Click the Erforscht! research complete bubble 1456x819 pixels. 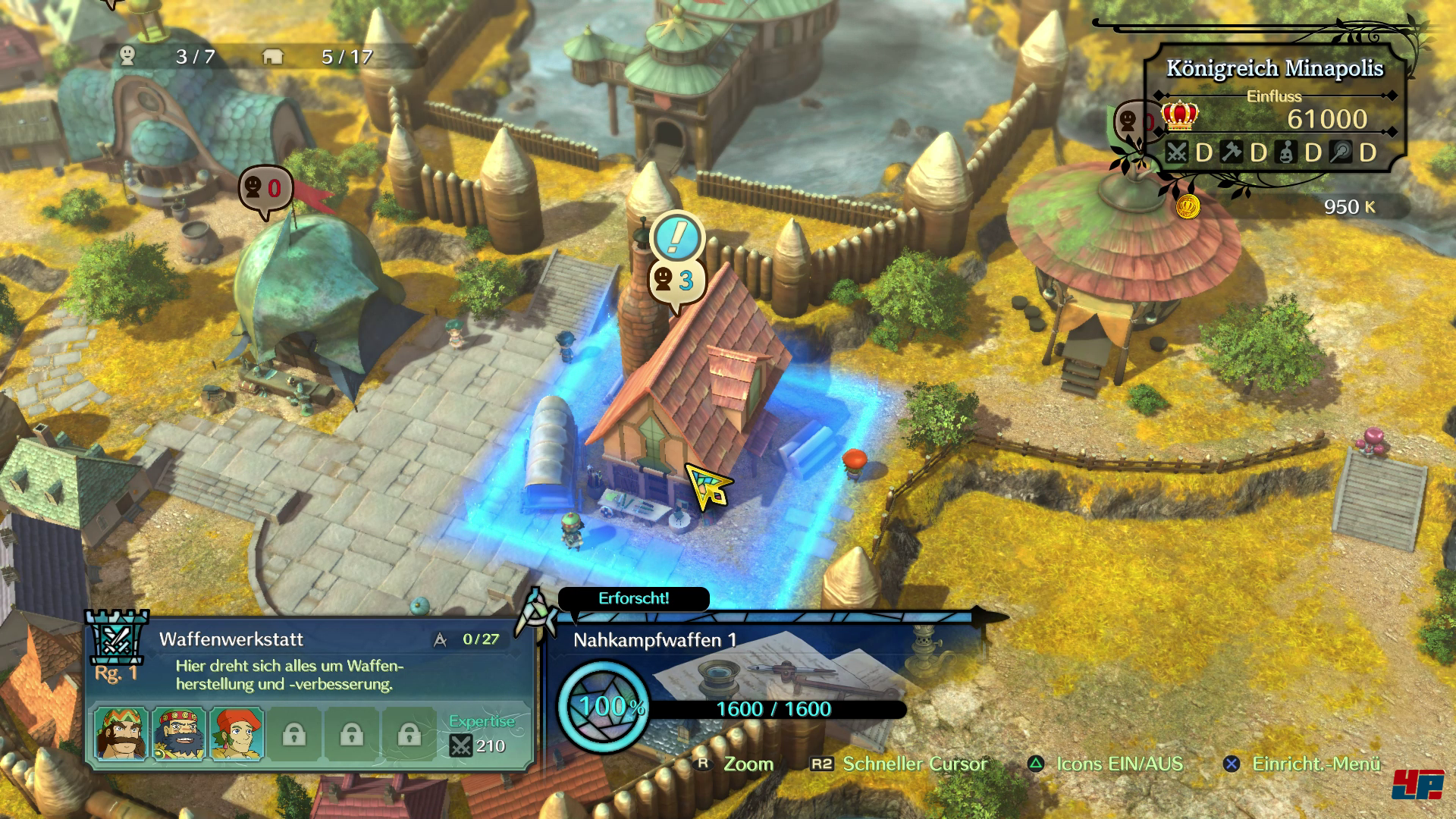pyautogui.click(x=633, y=598)
